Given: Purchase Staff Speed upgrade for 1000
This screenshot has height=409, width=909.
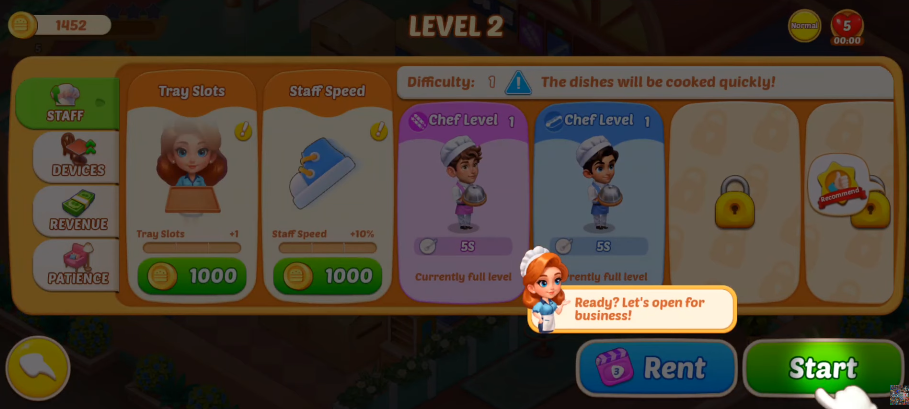Looking at the screenshot, I should coord(327,276).
